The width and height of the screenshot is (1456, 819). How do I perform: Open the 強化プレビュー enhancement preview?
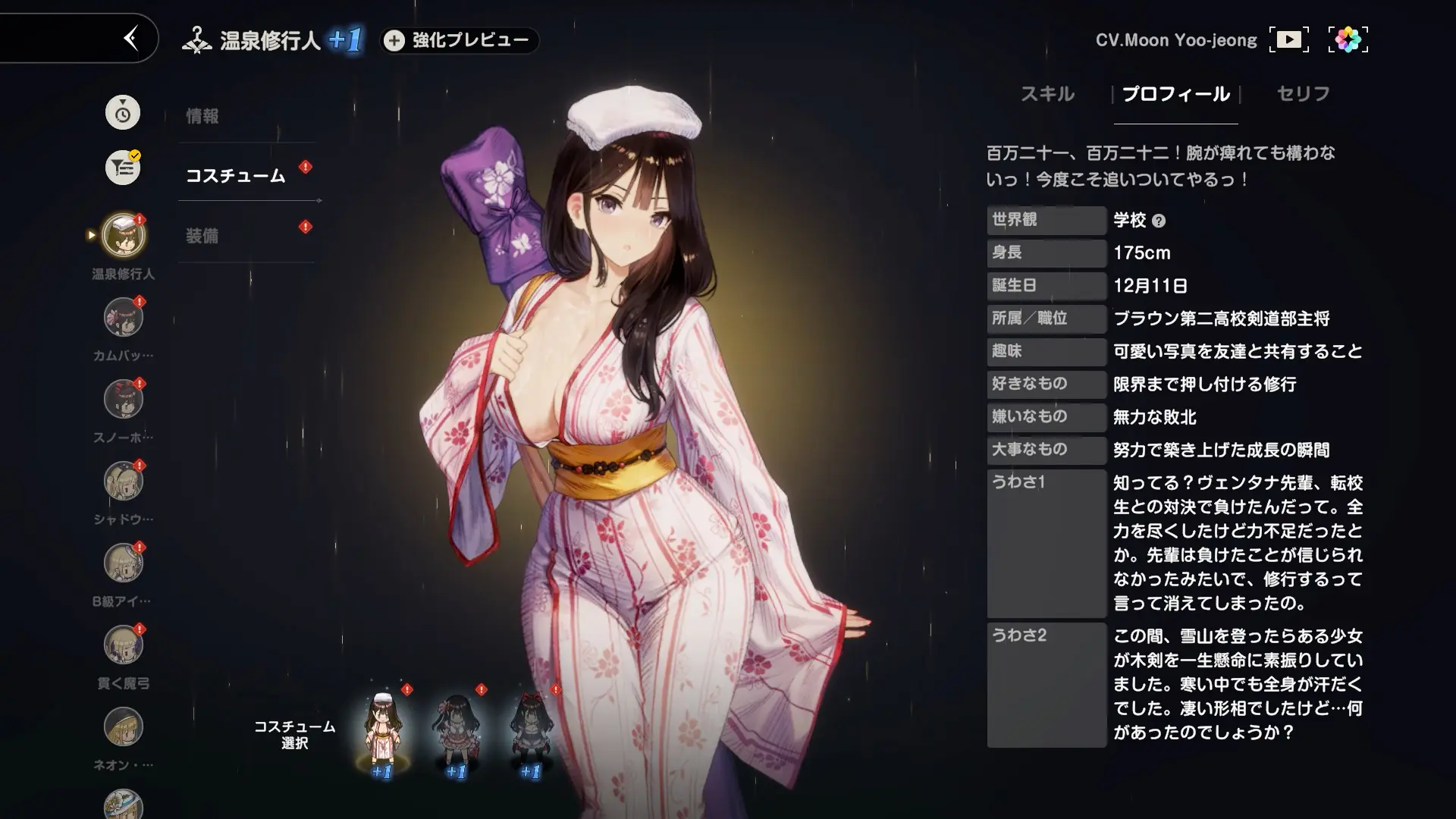pos(460,40)
